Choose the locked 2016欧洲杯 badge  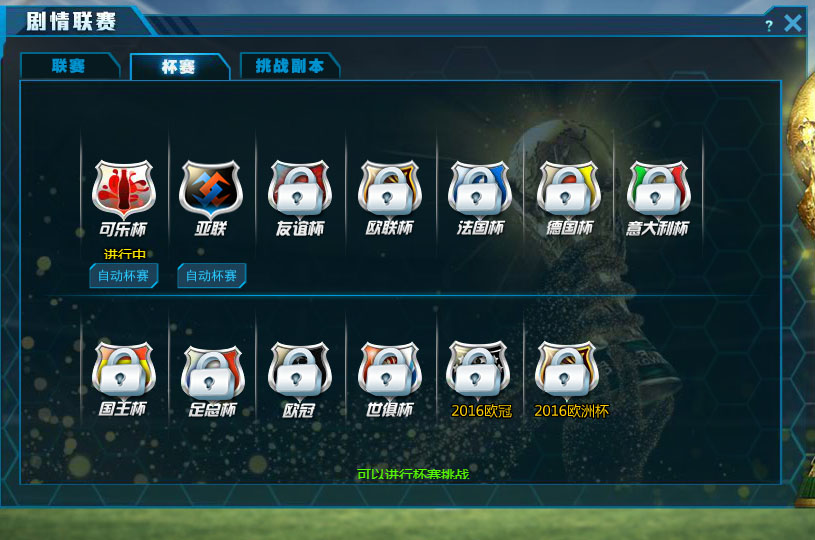pyautogui.click(x=569, y=369)
